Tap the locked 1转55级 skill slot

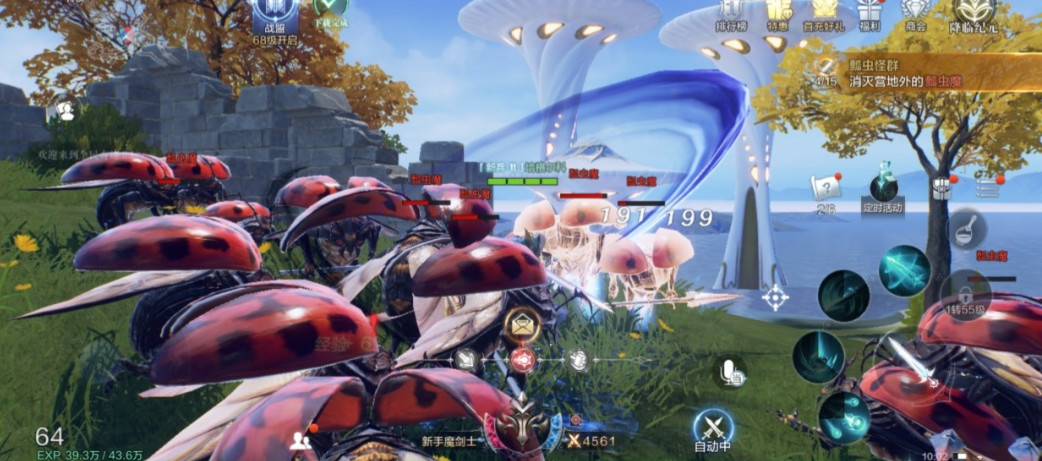tap(964, 293)
